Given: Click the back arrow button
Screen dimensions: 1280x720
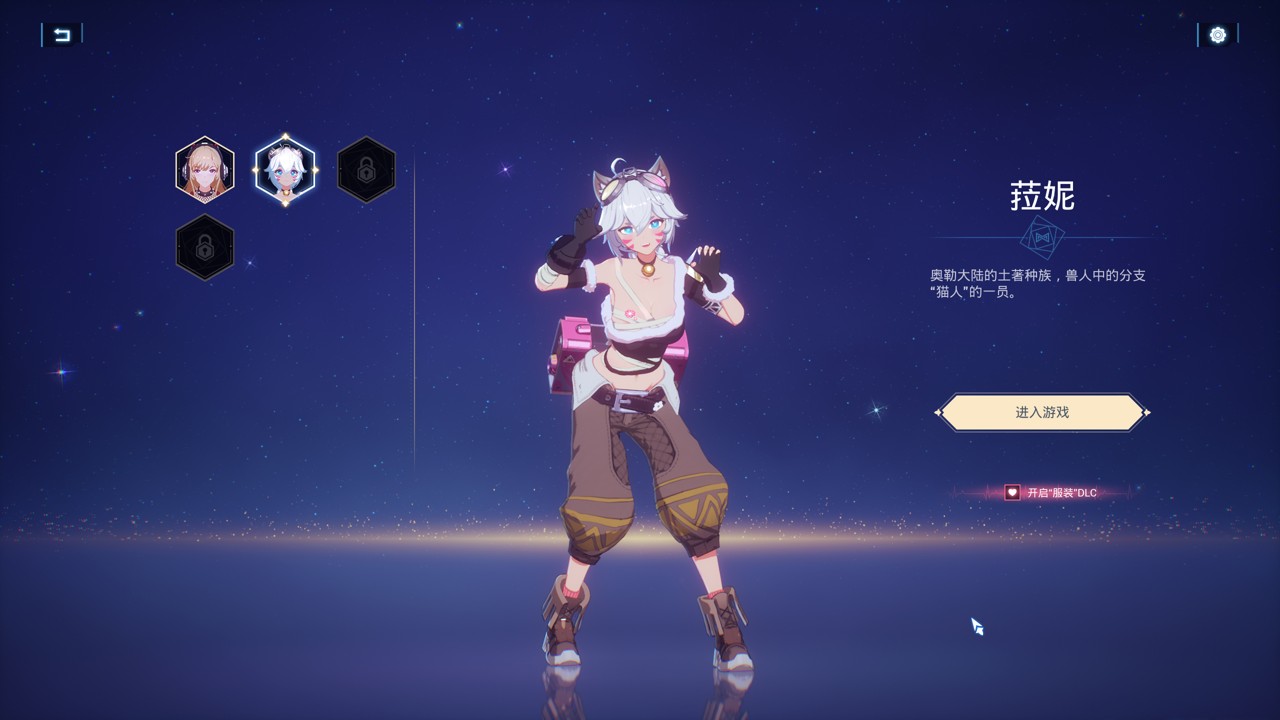Looking at the screenshot, I should pyautogui.click(x=62, y=35).
